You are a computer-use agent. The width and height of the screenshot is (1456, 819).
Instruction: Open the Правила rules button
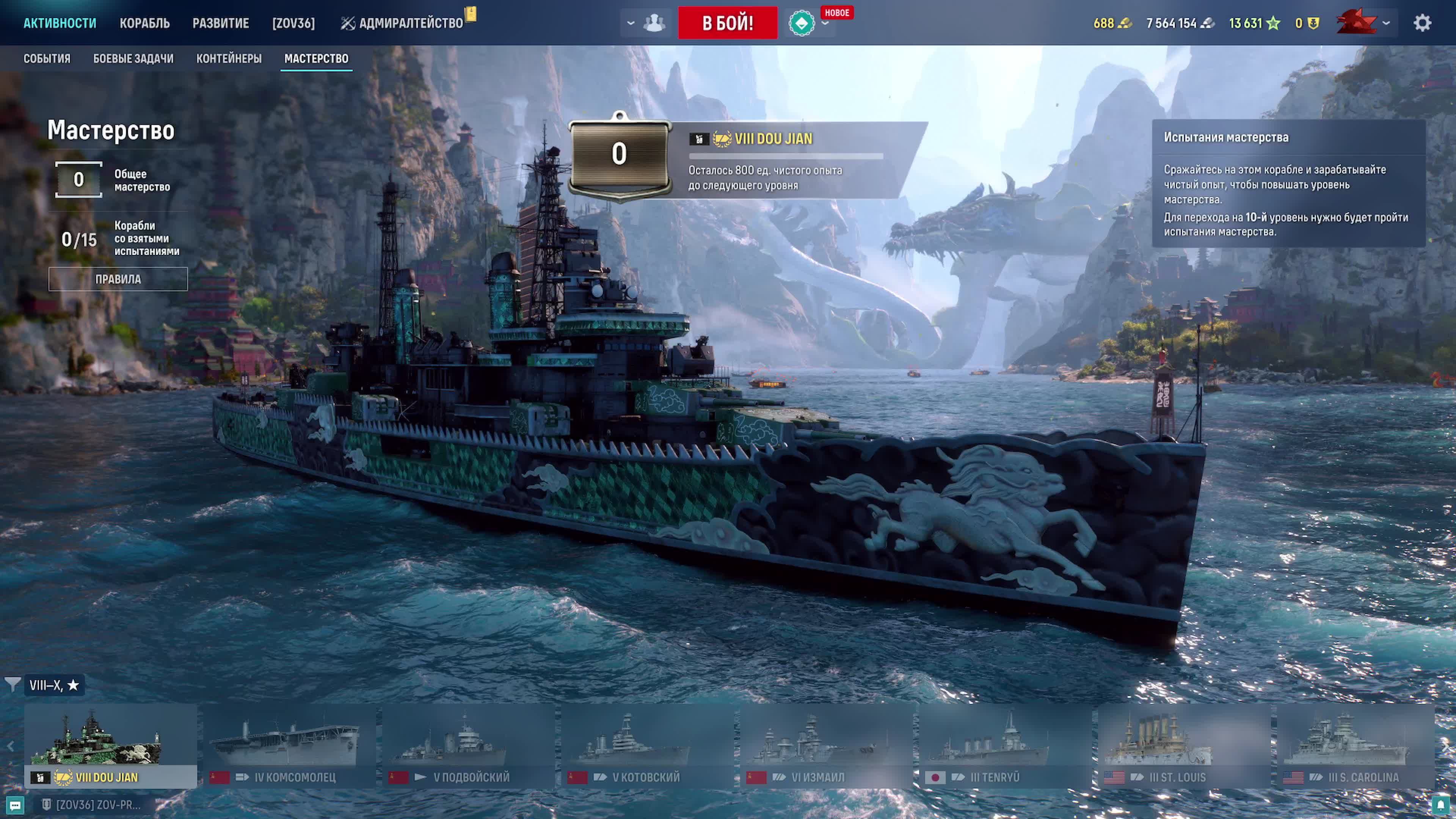[x=118, y=279]
